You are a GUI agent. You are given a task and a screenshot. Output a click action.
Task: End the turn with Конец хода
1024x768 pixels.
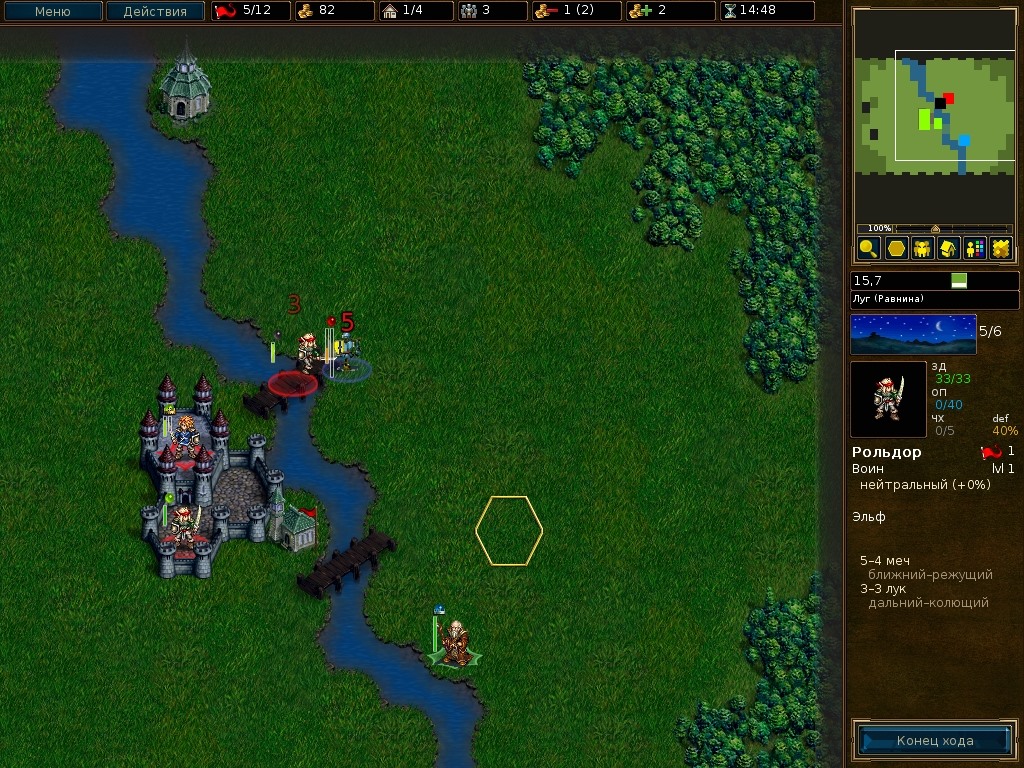[x=935, y=741]
